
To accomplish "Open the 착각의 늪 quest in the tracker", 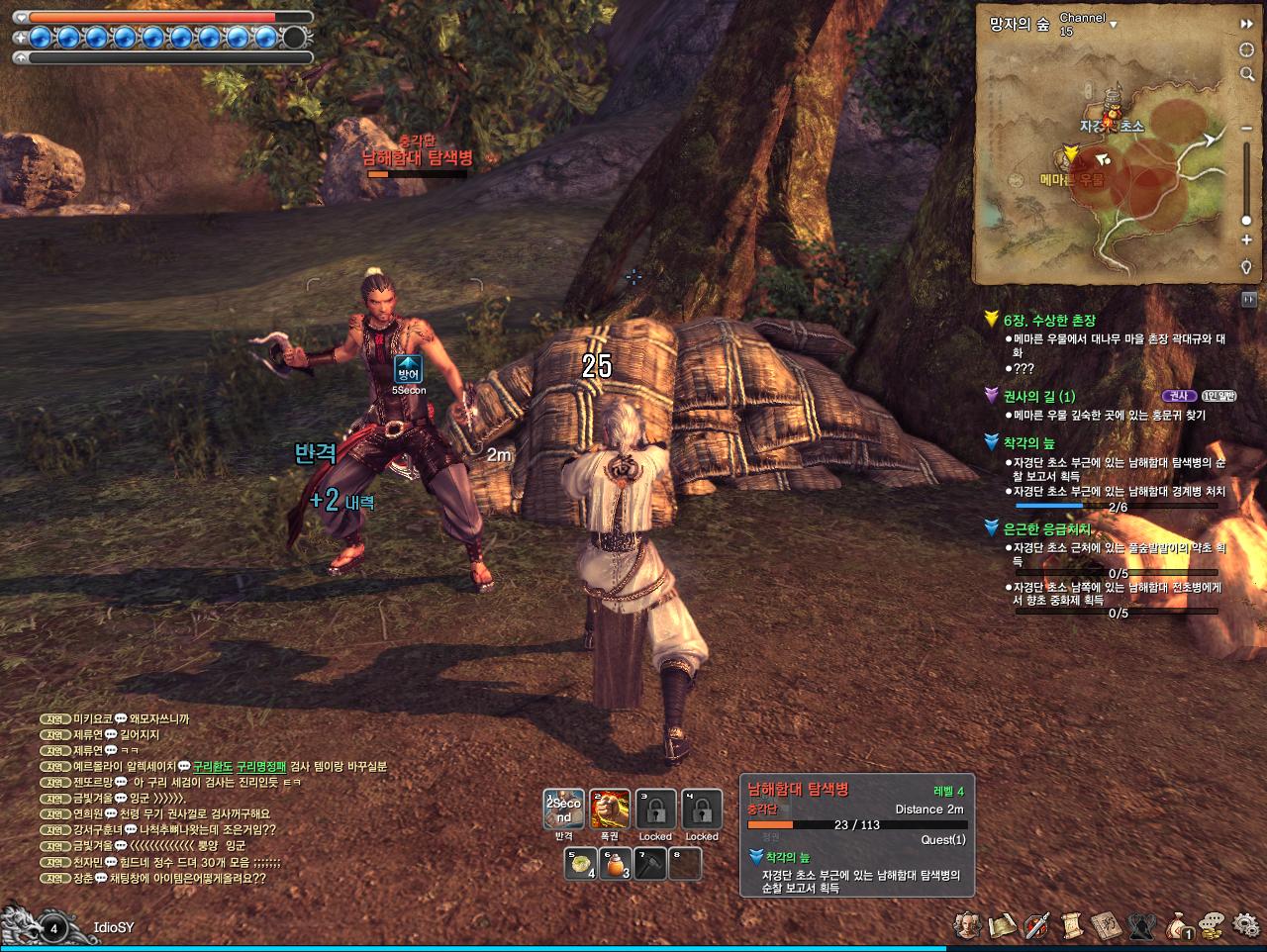I will pyautogui.click(x=1029, y=443).
